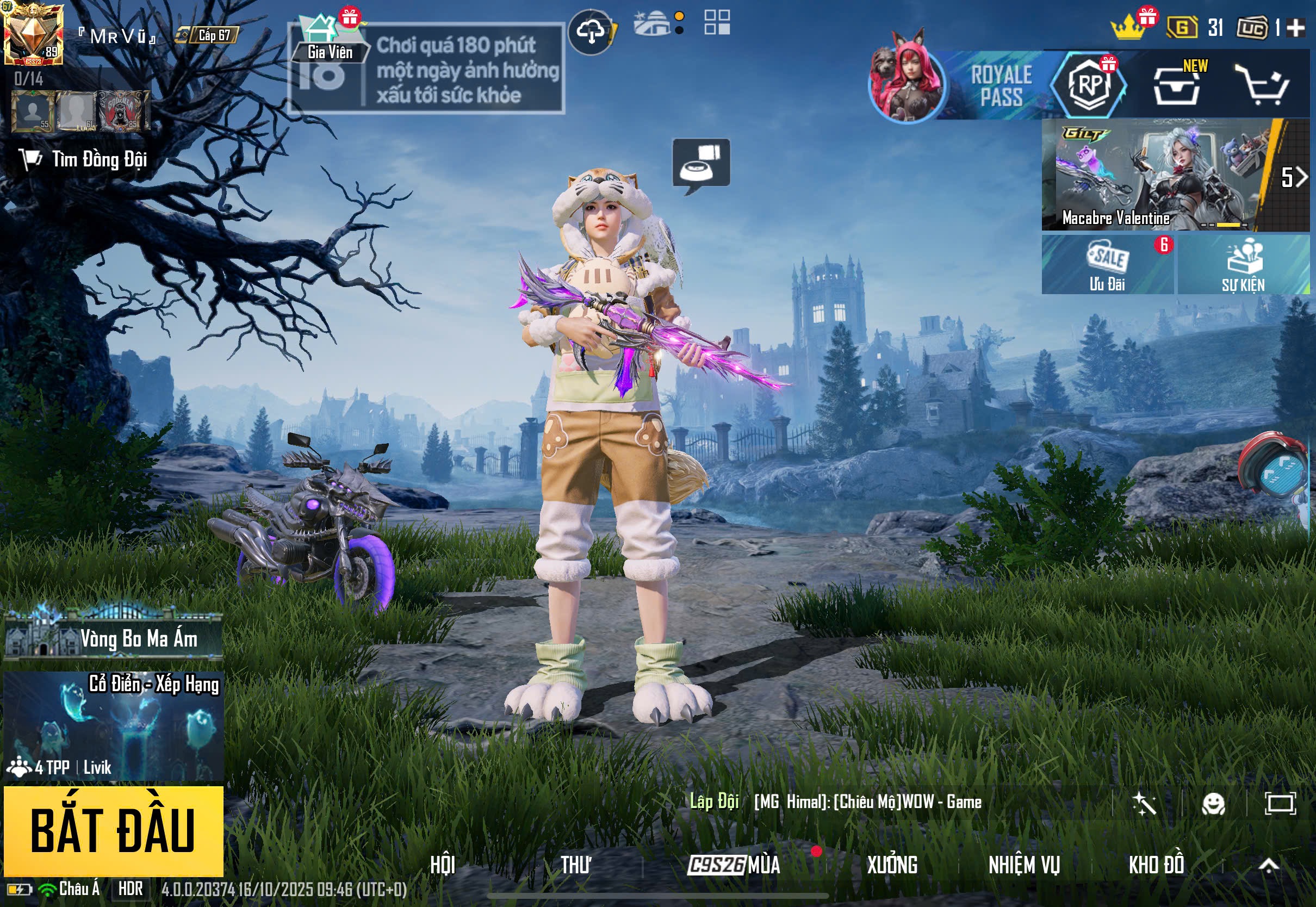Open the SỰ KIỆN events panel
This screenshot has height=907, width=1316.
coord(1243,265)
